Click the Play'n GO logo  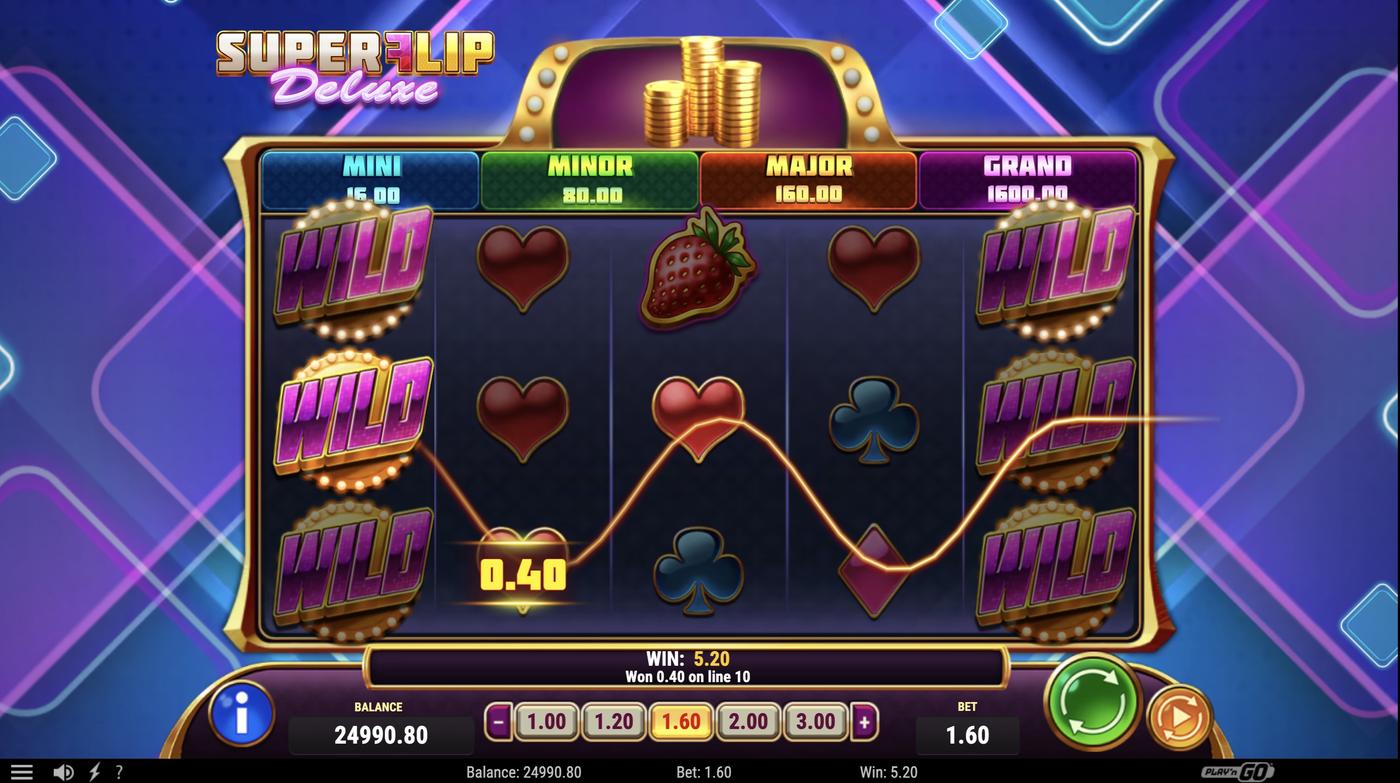coord(1237,771)
